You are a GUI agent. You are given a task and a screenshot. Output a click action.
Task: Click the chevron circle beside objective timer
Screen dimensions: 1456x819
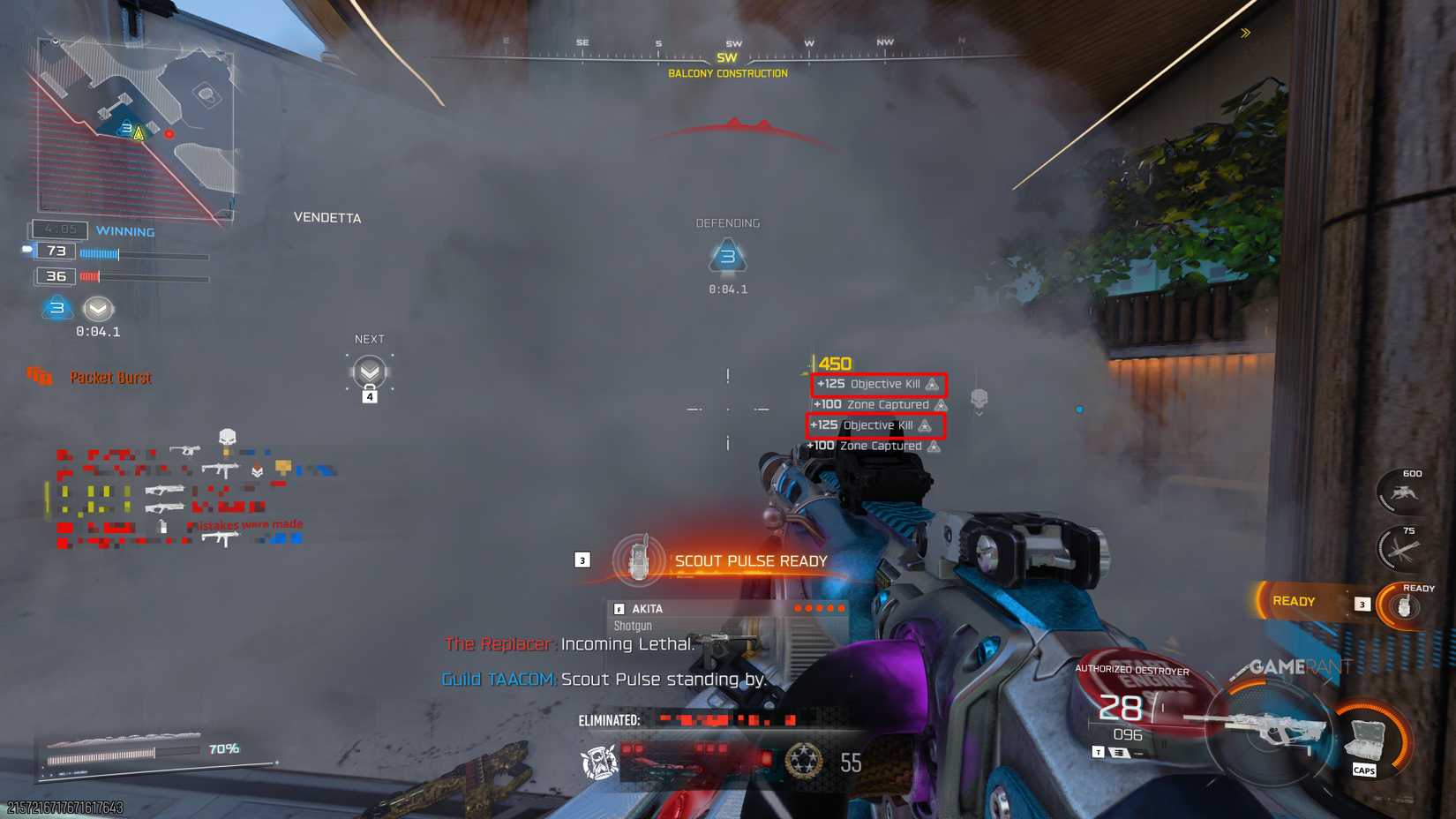pyautogui.click(x=98, y=311)
